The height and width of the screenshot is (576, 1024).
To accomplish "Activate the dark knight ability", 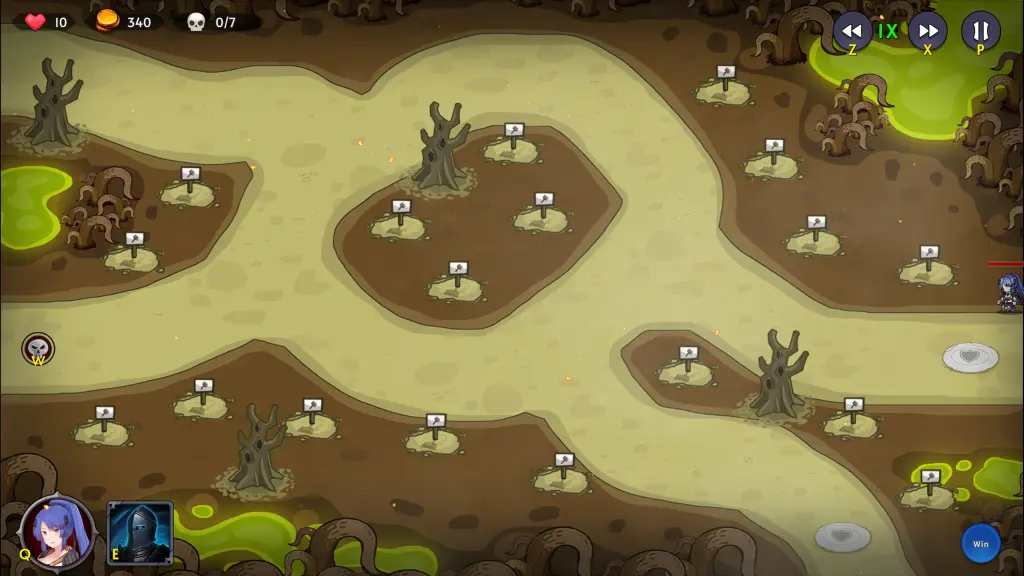I will pyautogui.click(x=140, y=532).
